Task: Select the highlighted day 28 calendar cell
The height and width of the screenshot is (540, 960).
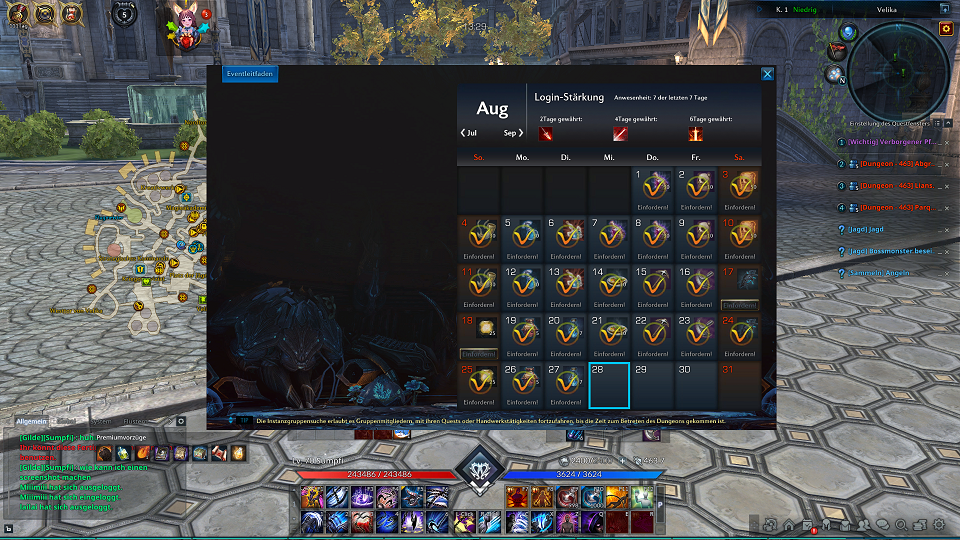Action: [609, 385]
